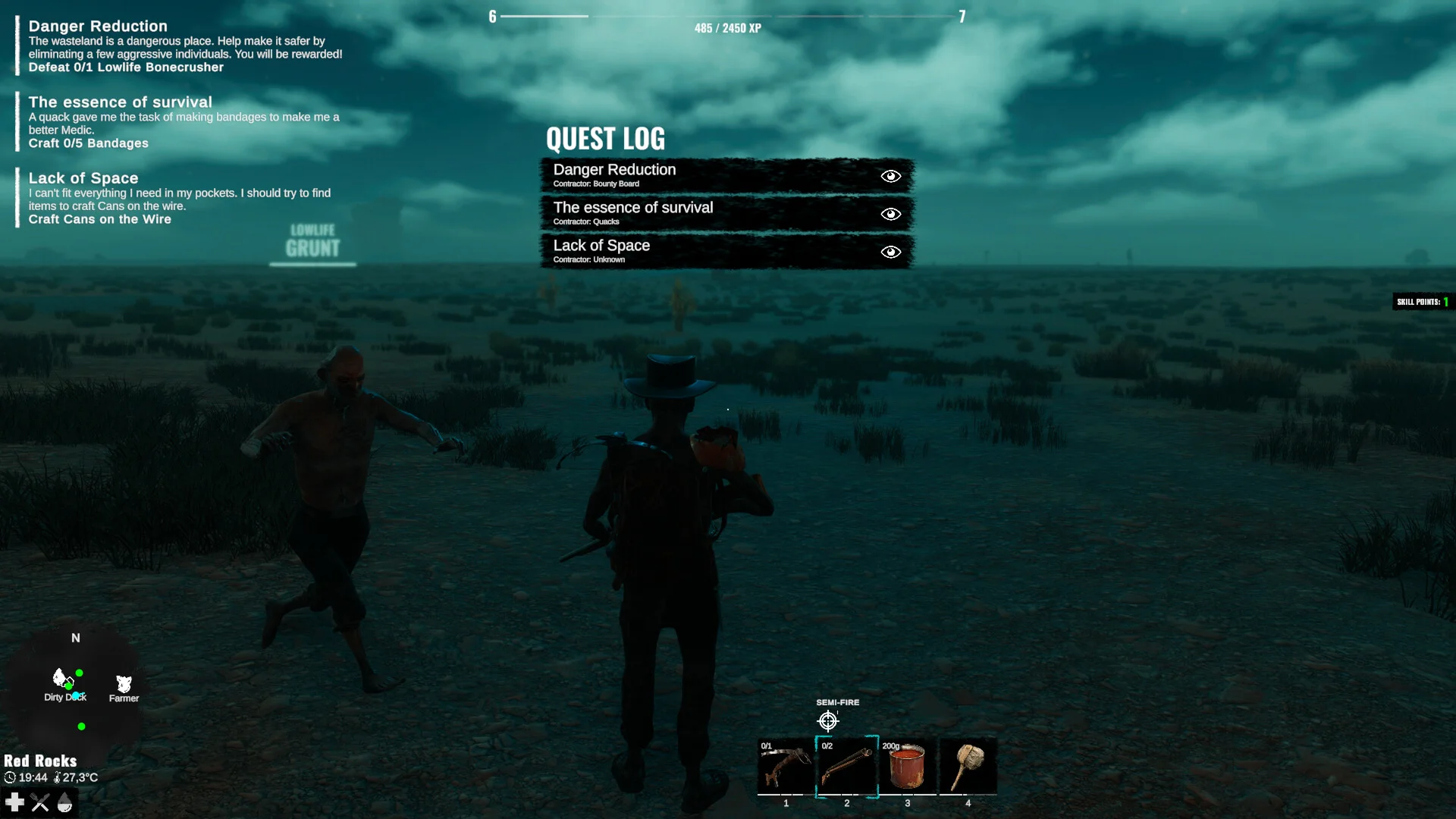Image resolution: width=1456 pixels, height=819 pixels.
Task: Equip the double-barrel shotgun hotbar slot
Action: coord(846,767)
